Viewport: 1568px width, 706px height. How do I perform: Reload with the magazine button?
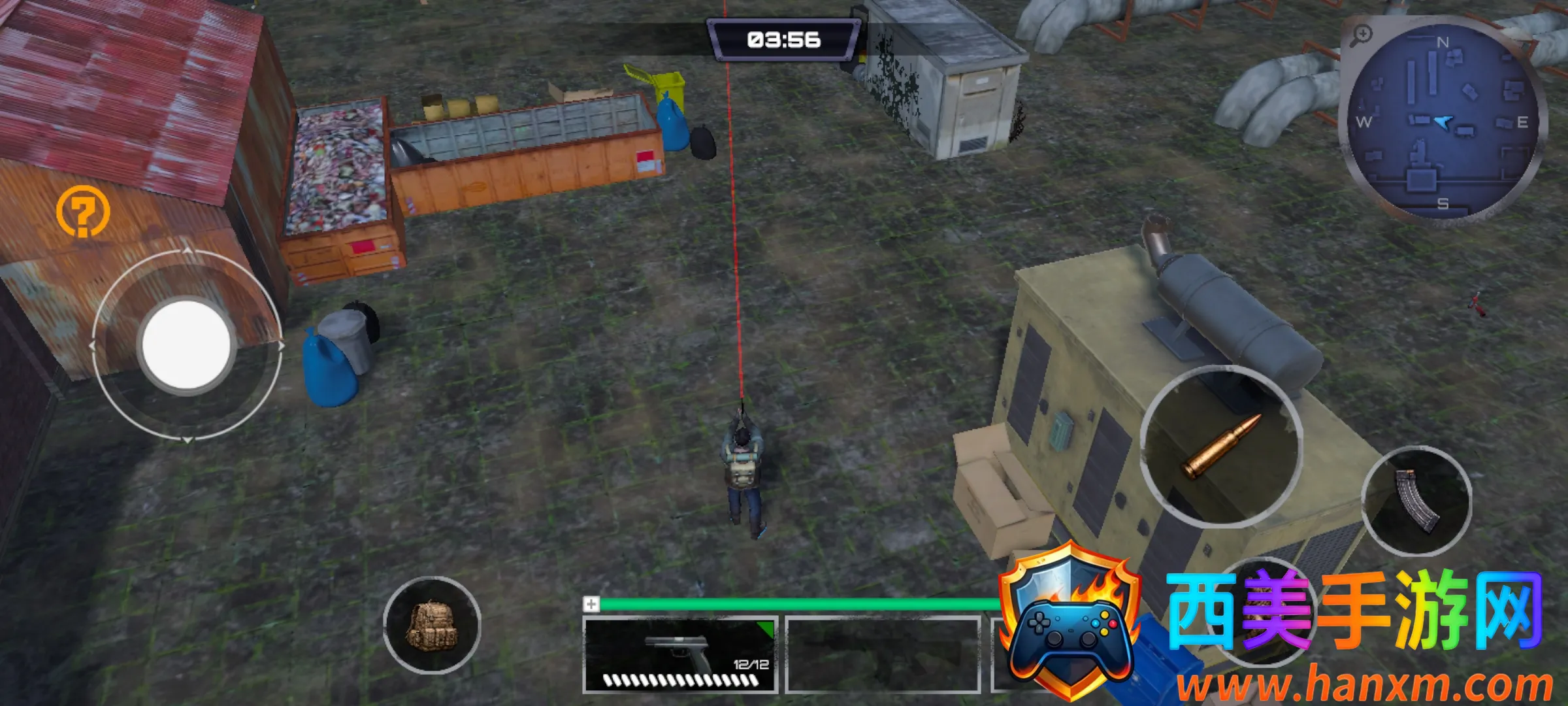pos(1416,501)
